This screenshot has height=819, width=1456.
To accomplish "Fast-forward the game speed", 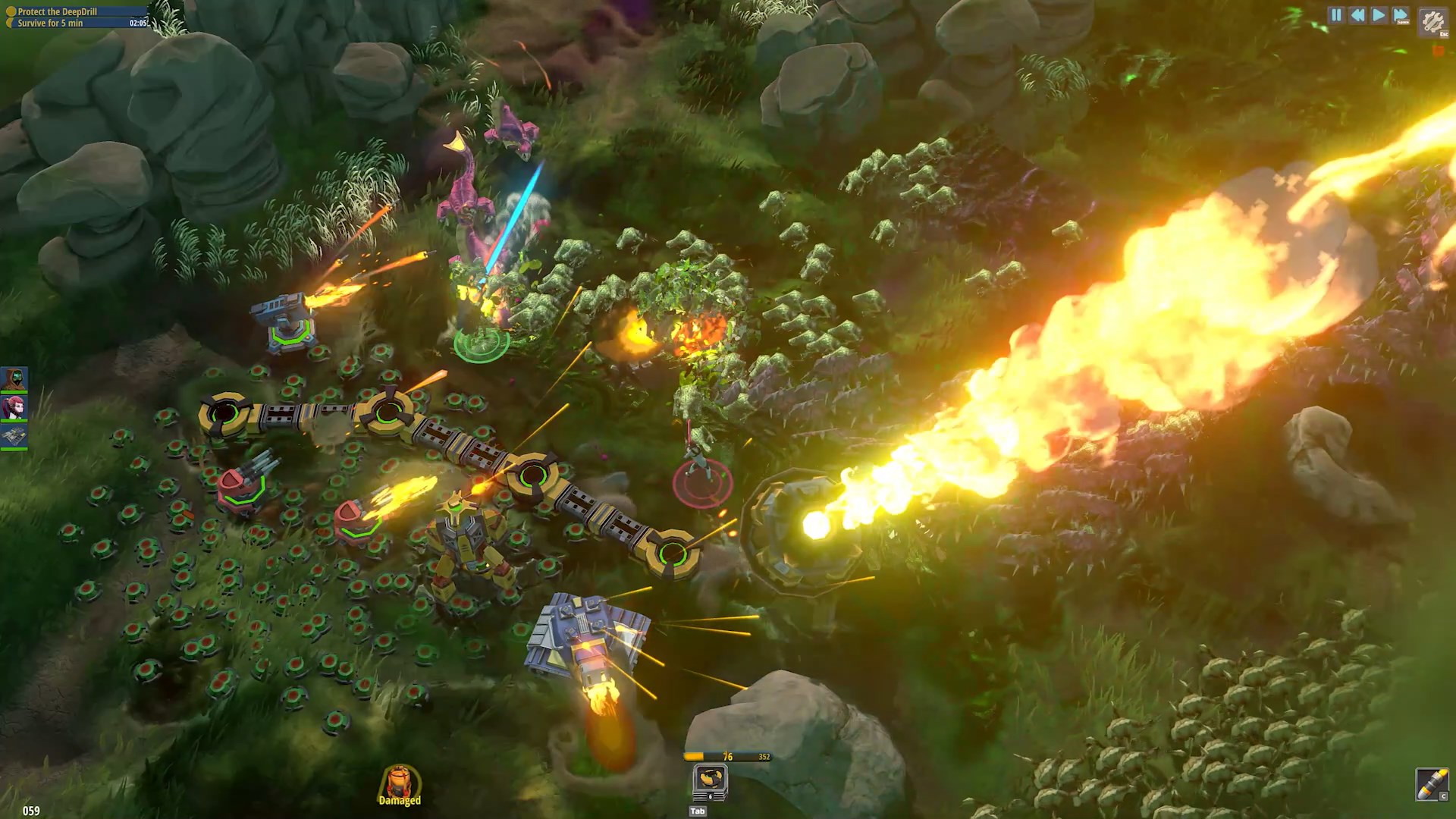I will coord(1401,15).
